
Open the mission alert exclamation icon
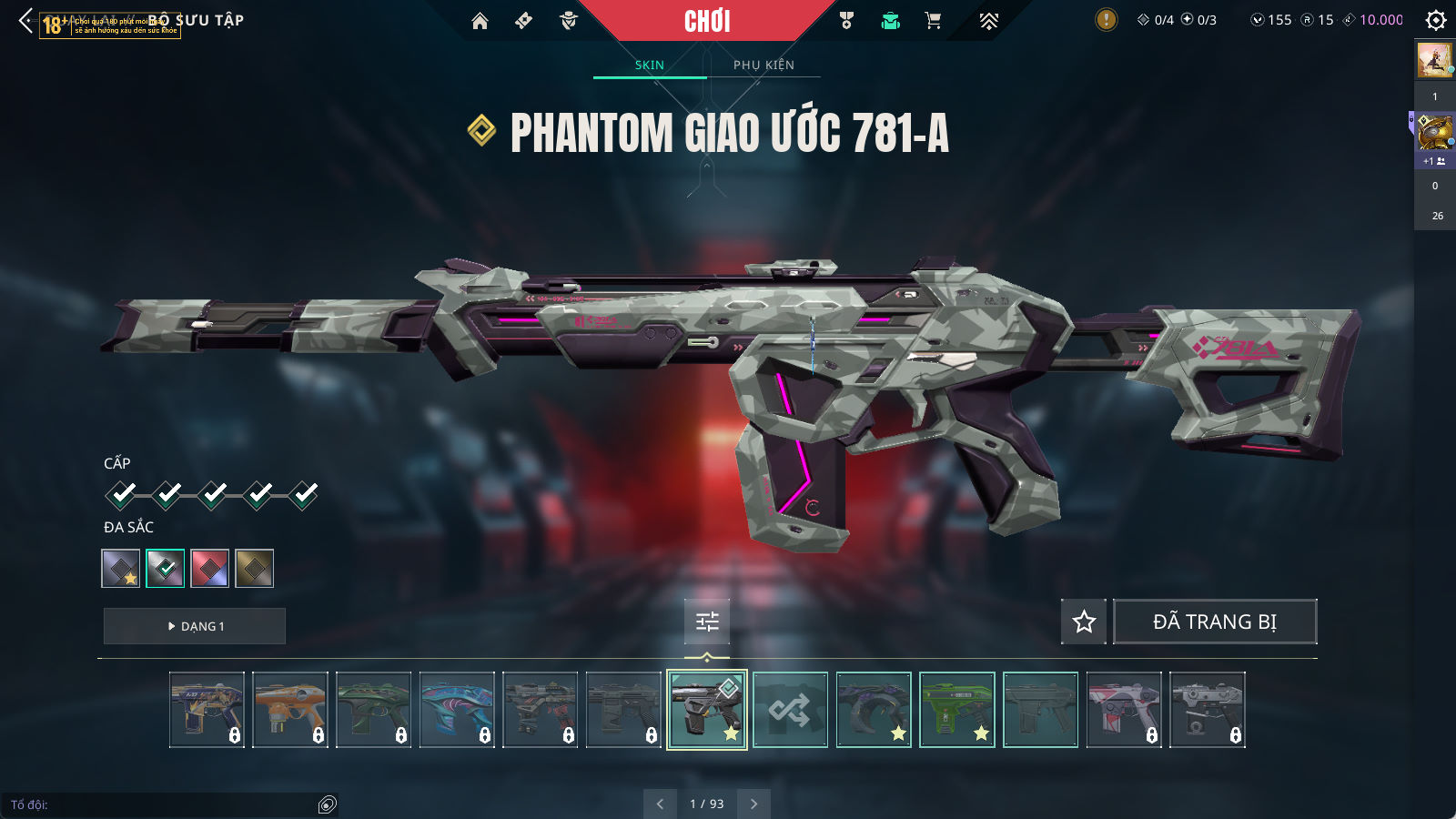1106,20
